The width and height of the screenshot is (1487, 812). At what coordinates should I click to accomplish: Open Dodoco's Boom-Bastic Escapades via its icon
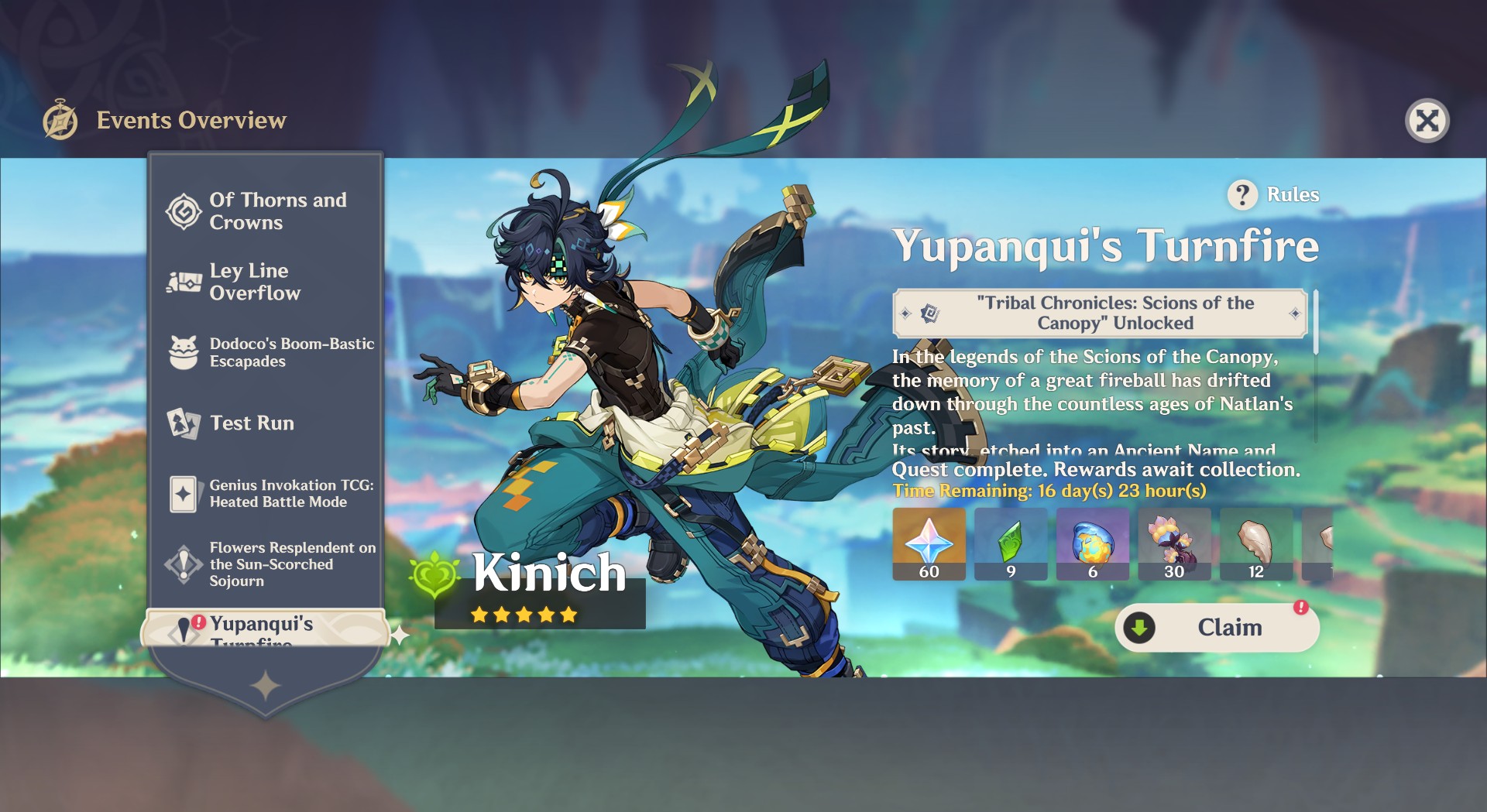[182, 353]
